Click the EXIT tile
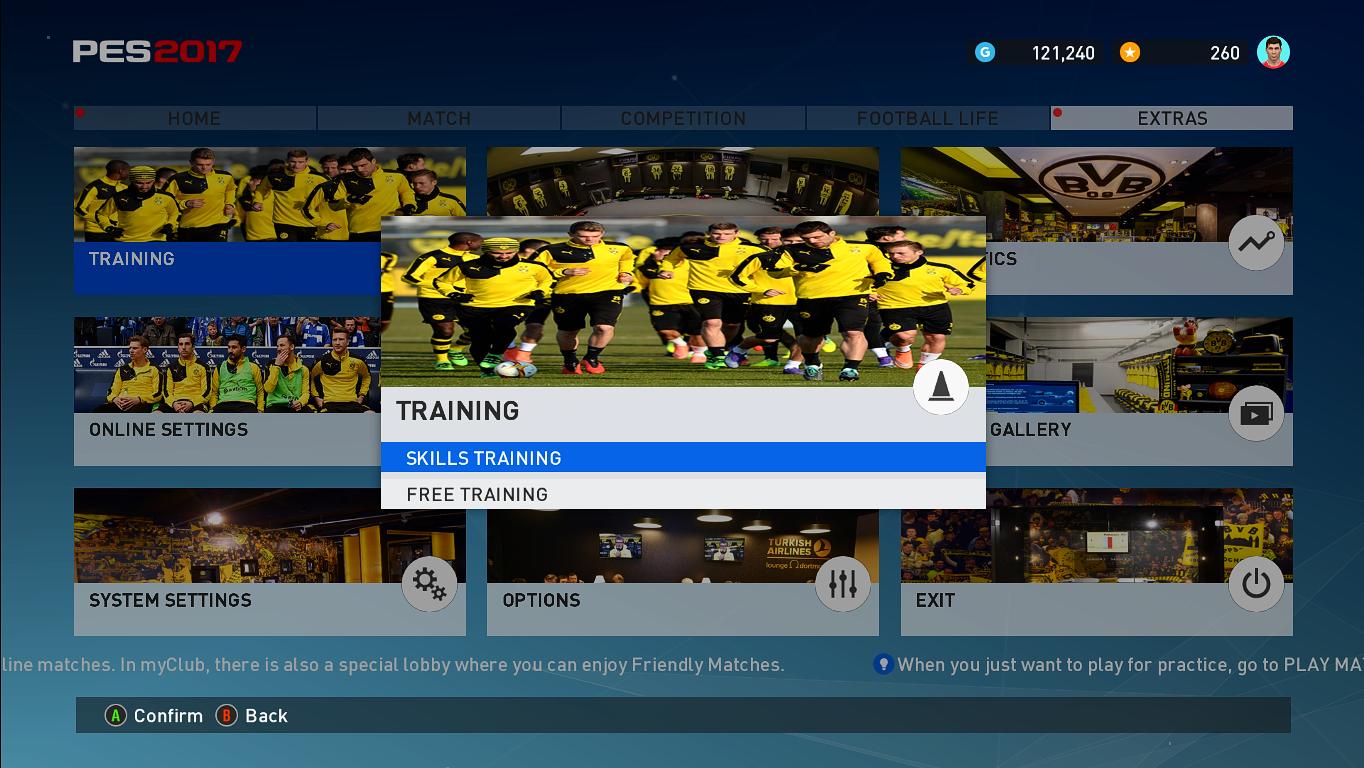This screenshot has width=1364, height=768. point(1096,562)
